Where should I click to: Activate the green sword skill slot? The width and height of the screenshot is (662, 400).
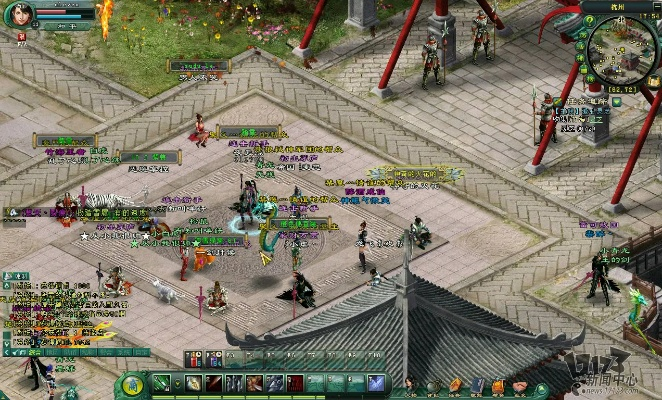pyautogui.click(x=162, y=383)
